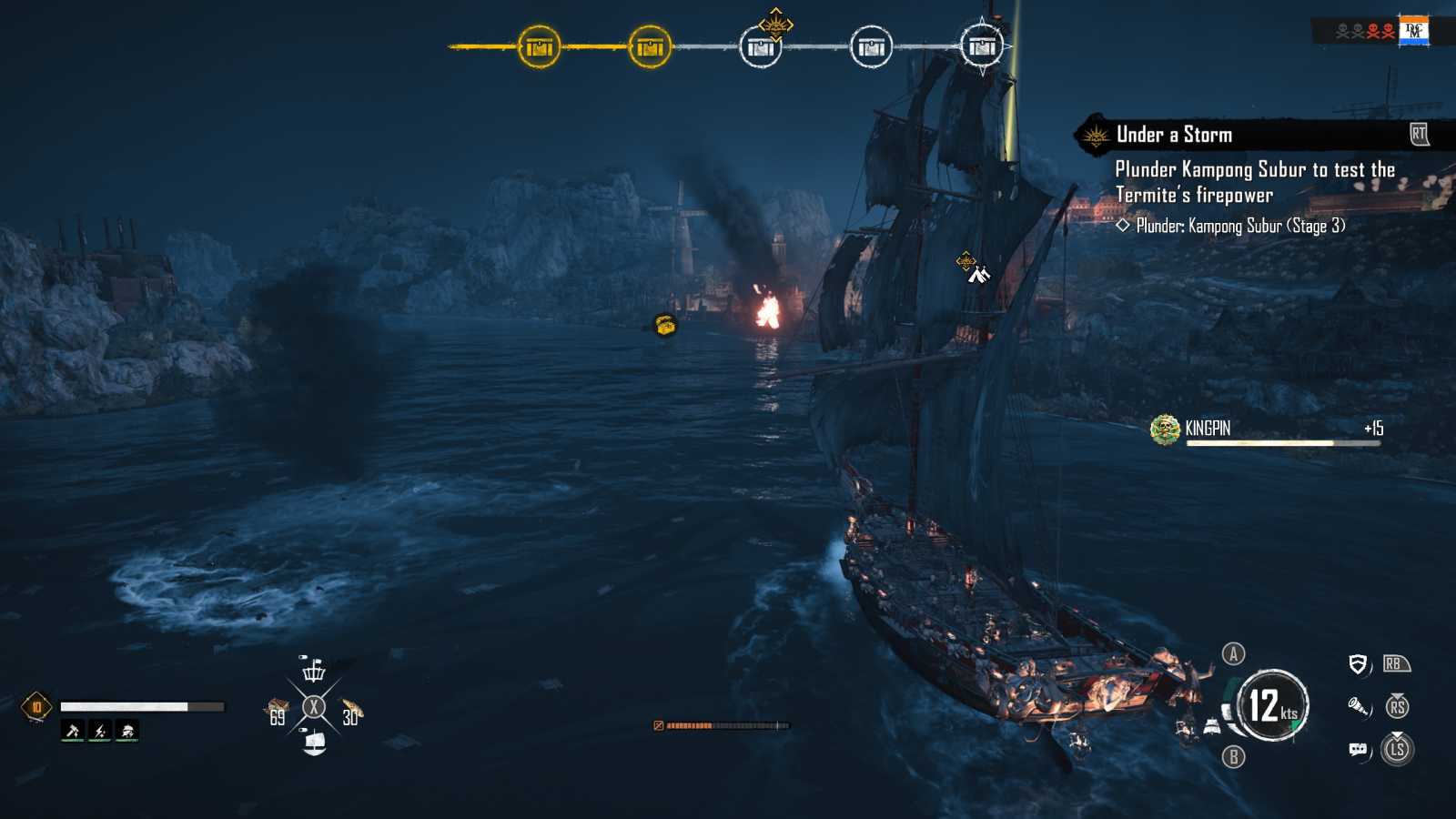Click the current plunder stage chest with sun marker

click(761, 46)
